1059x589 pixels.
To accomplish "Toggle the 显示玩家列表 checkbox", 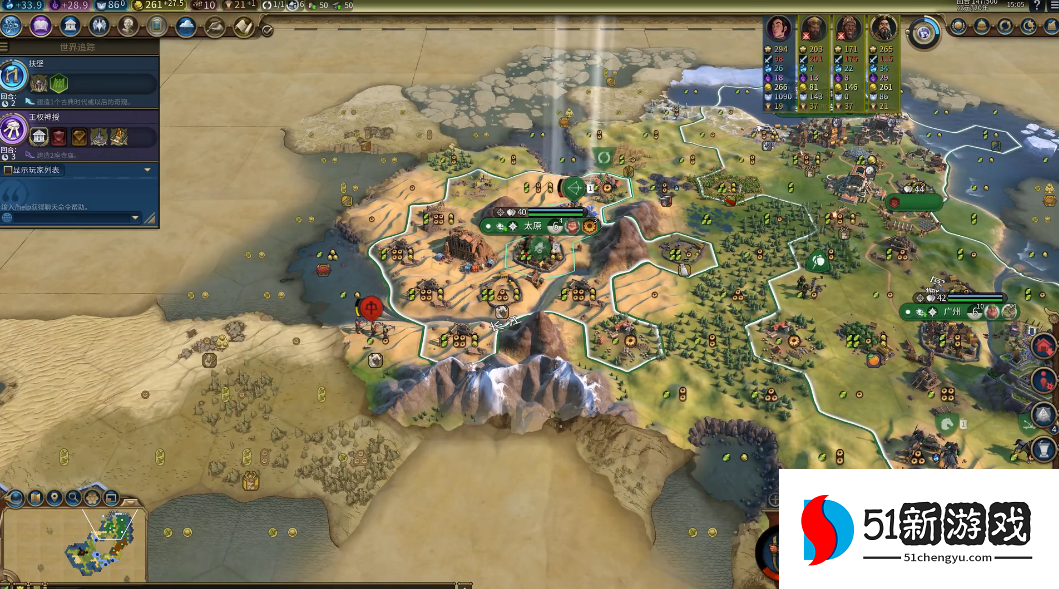I will coord(8,170).
